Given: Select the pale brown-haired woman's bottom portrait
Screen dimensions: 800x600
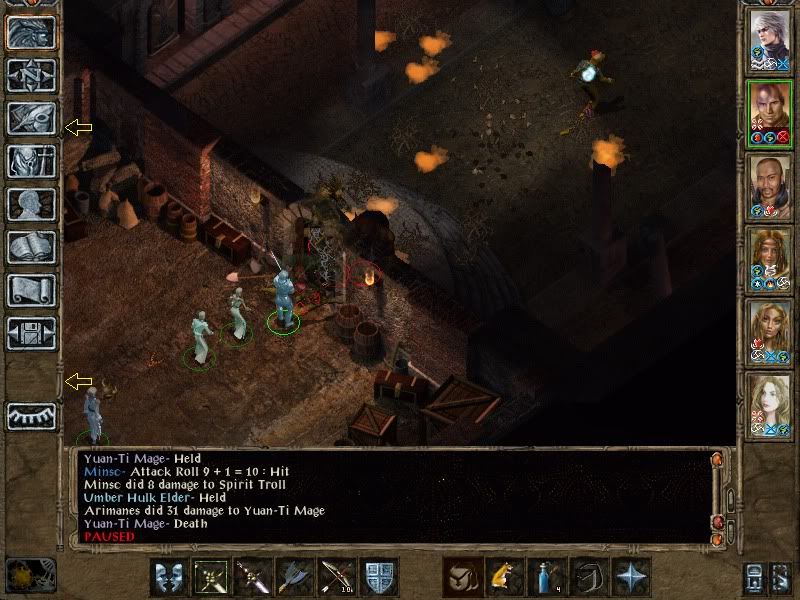Looking at the screenshot, I should pyautogui.click(x=769, y=407).
